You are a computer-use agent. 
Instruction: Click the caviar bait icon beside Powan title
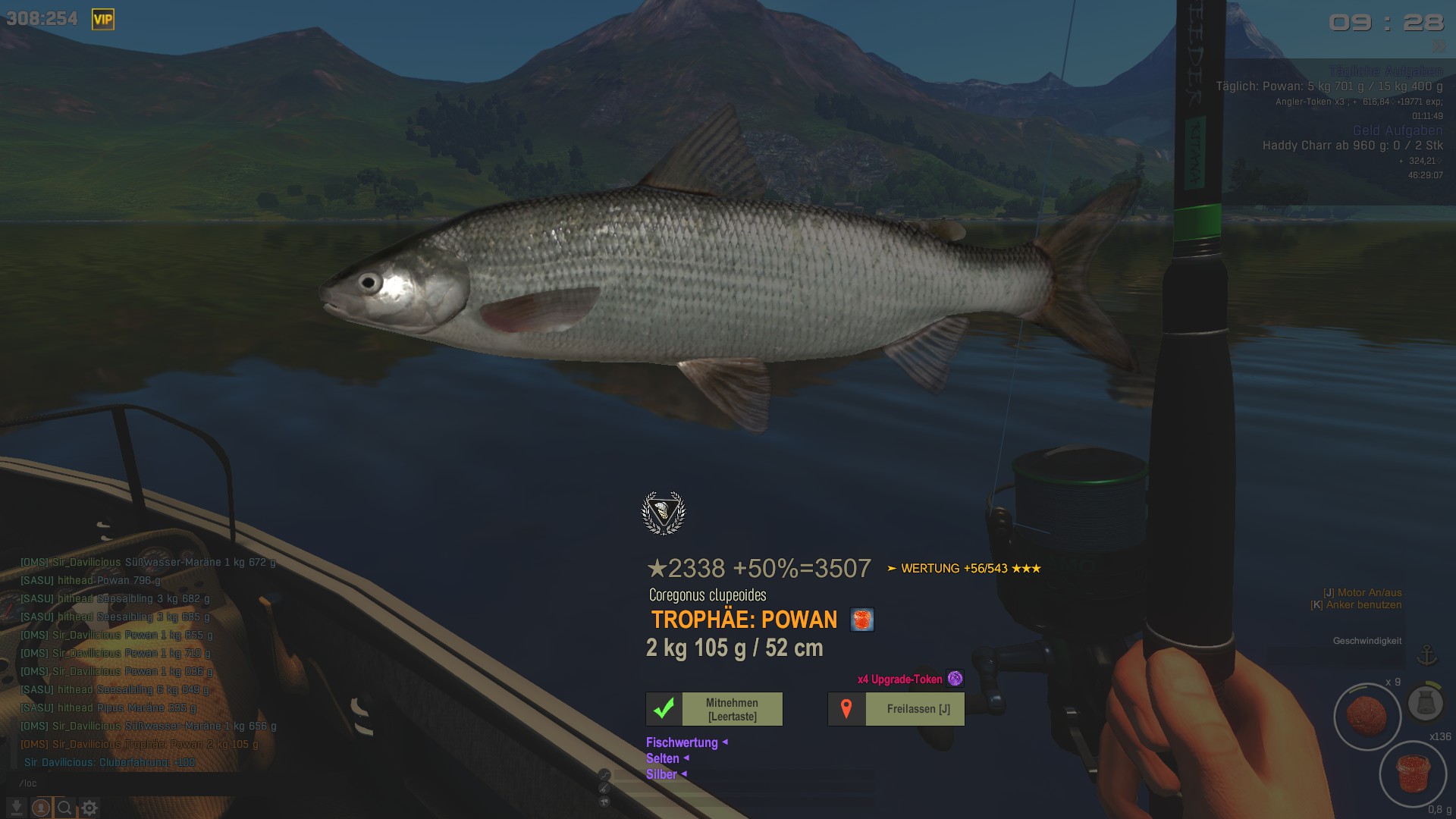click(862, 620)
